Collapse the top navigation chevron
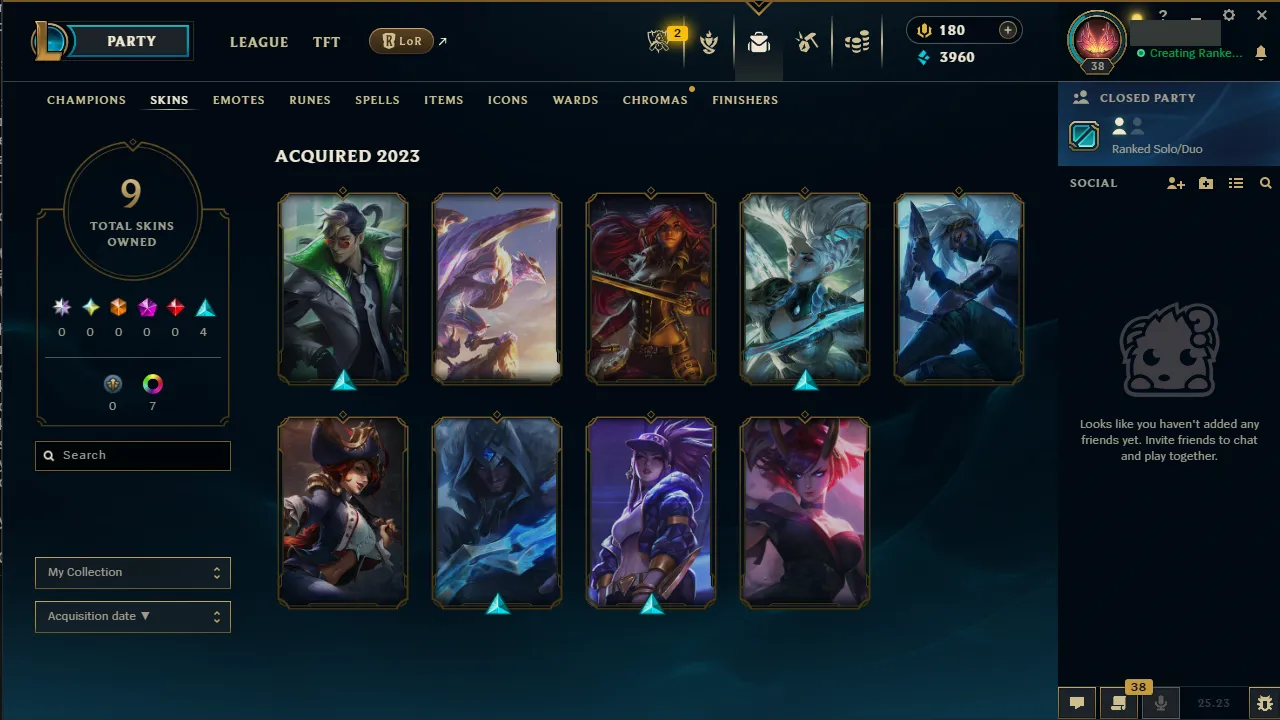 [758, 6]
